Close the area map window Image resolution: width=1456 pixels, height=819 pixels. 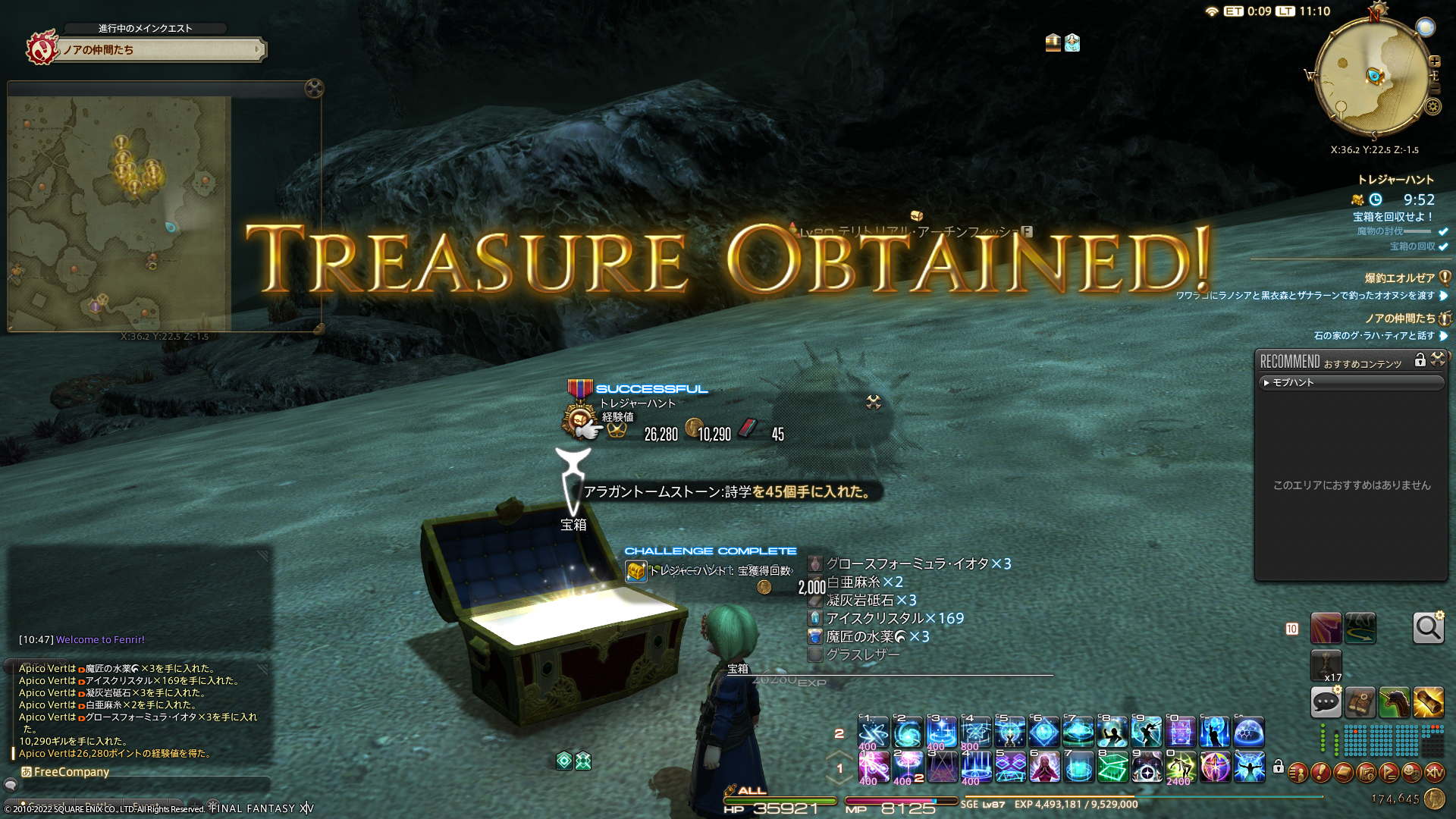coord(314,89)
